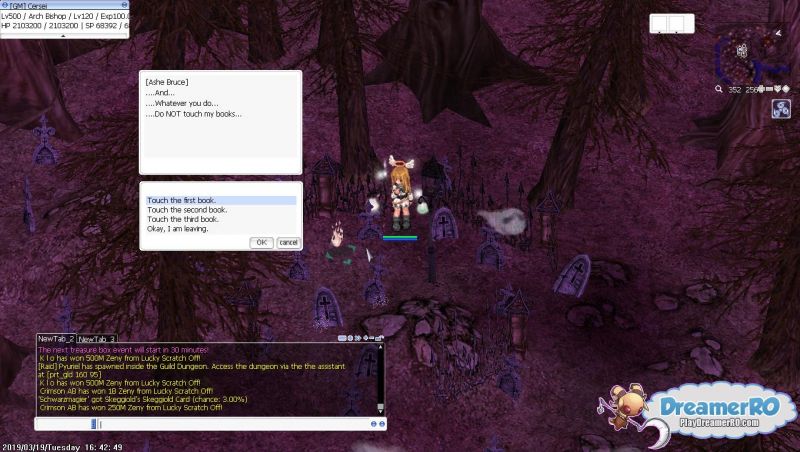Click cancel in the dialogue menu
The image size is (800, 452).
point(288,242)
